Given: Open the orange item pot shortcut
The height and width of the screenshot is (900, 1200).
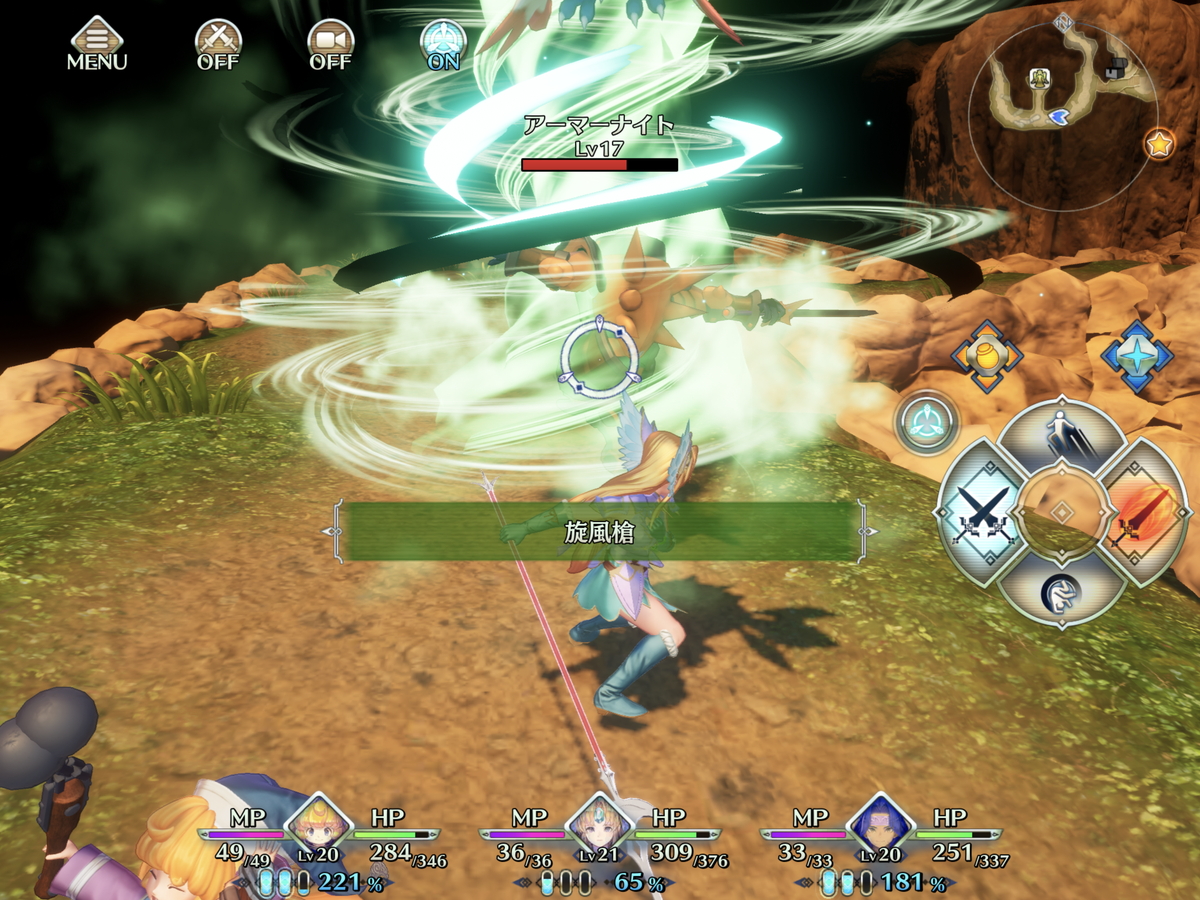Looking at the screenshot, I should (x=986, y=357).
